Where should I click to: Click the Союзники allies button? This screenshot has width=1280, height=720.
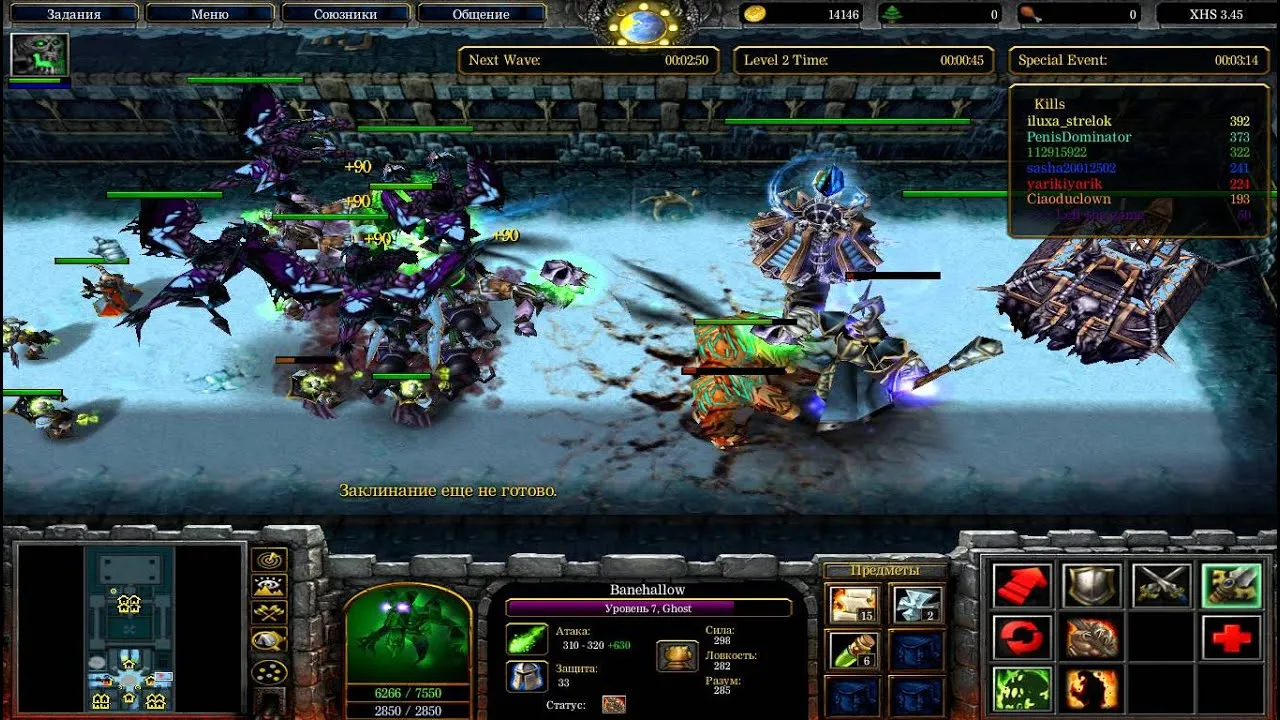click(345, 13)
